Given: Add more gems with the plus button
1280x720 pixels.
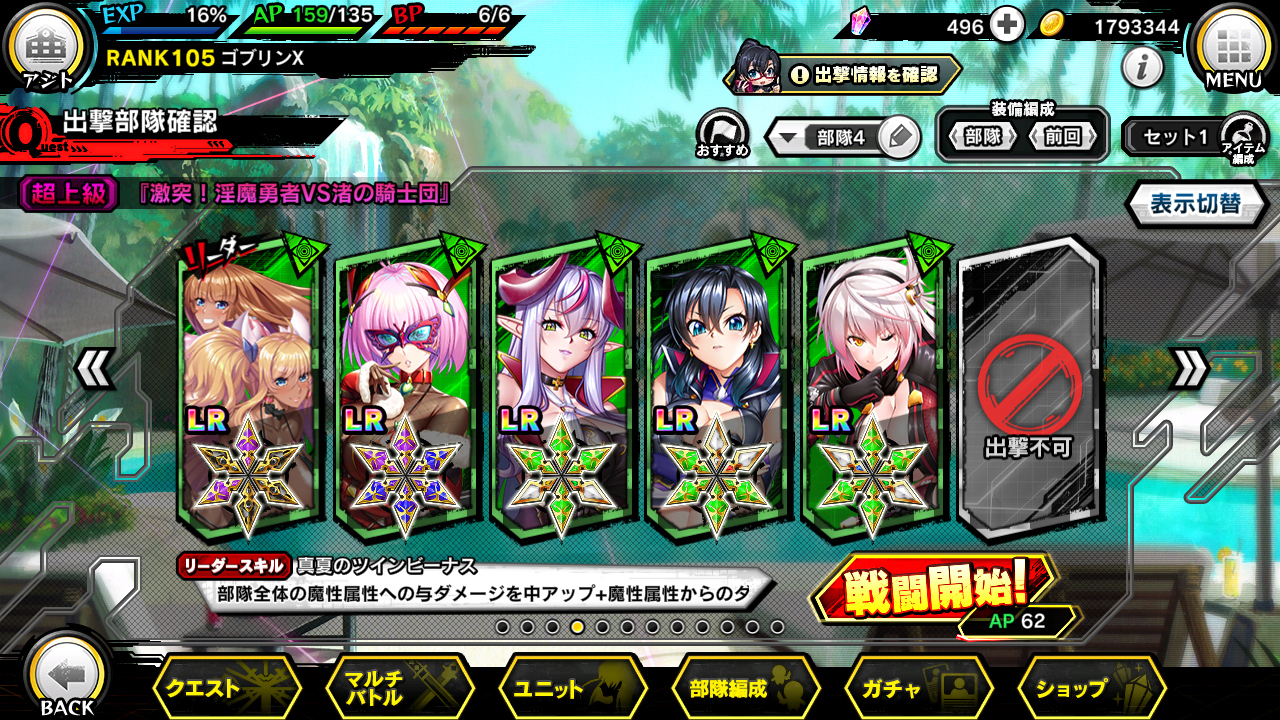Looking at the screenshot, I should (1007, 26).
